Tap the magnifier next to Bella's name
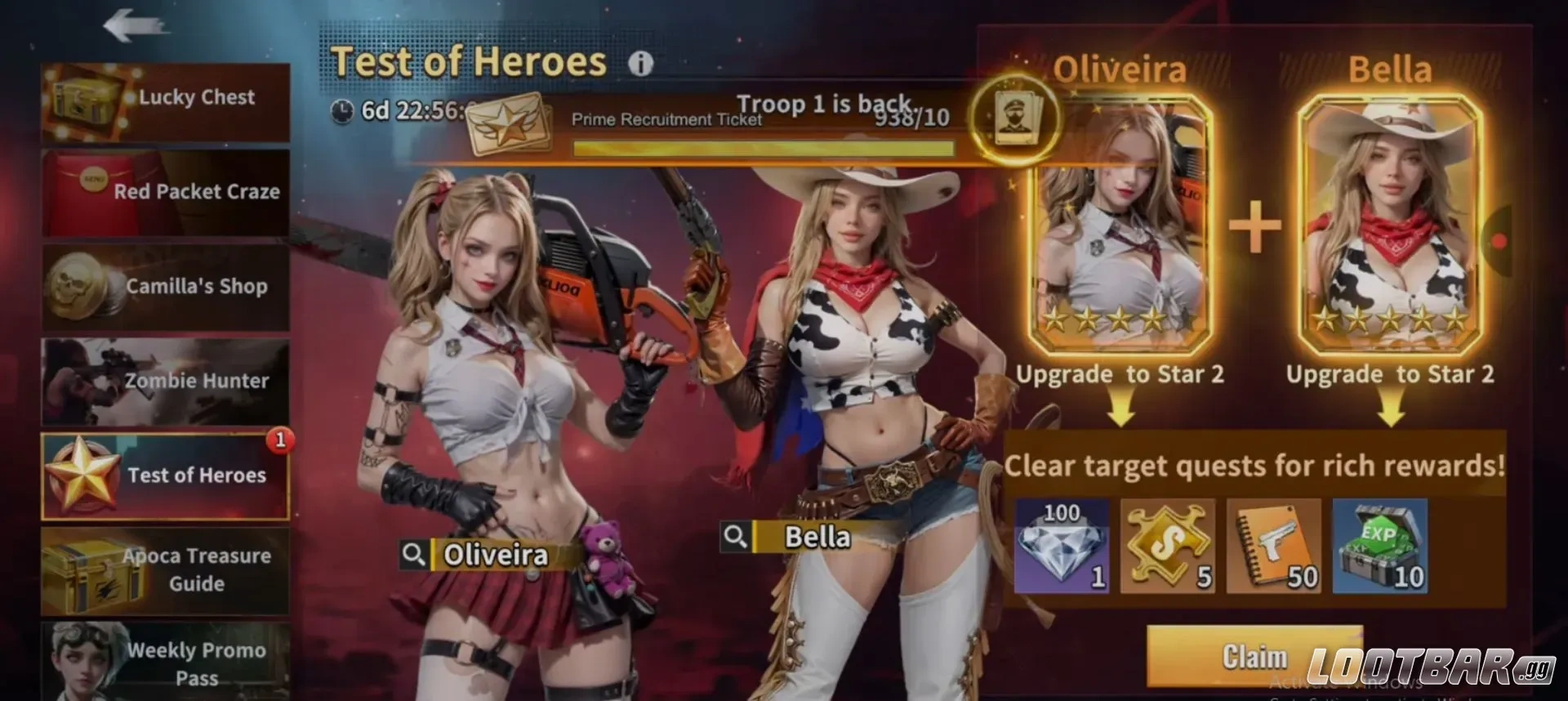1568x701 pixels. pos(736,537)
